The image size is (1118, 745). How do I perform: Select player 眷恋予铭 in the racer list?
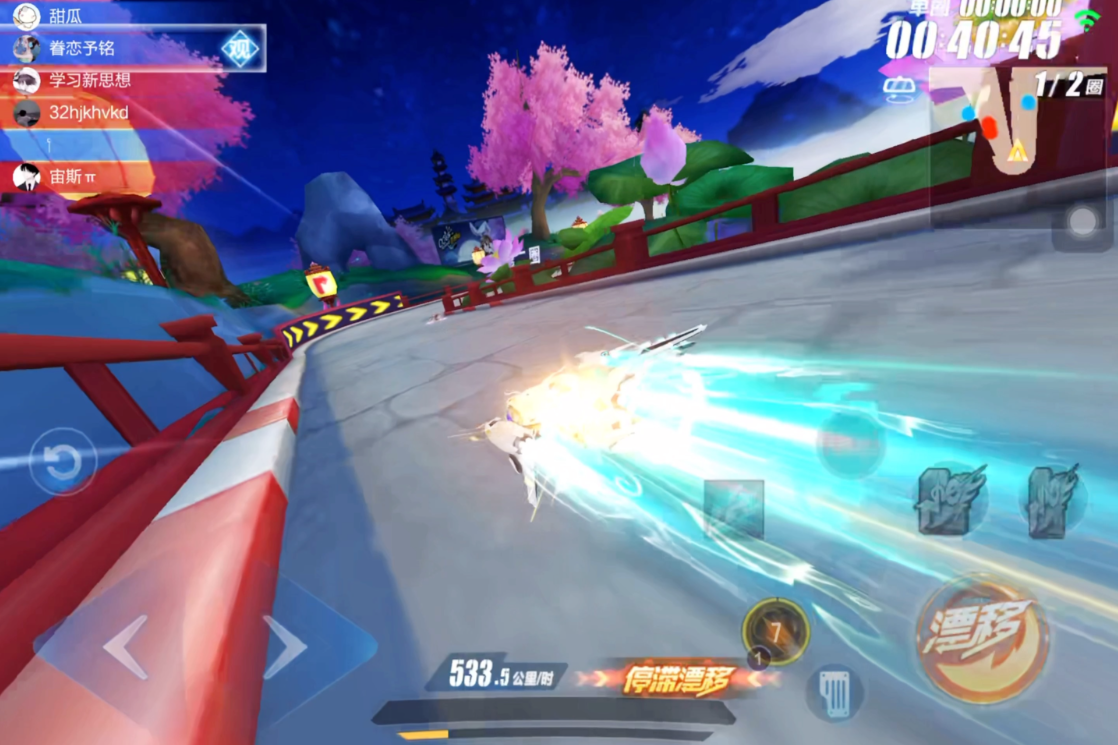click(x=82, y=48)
